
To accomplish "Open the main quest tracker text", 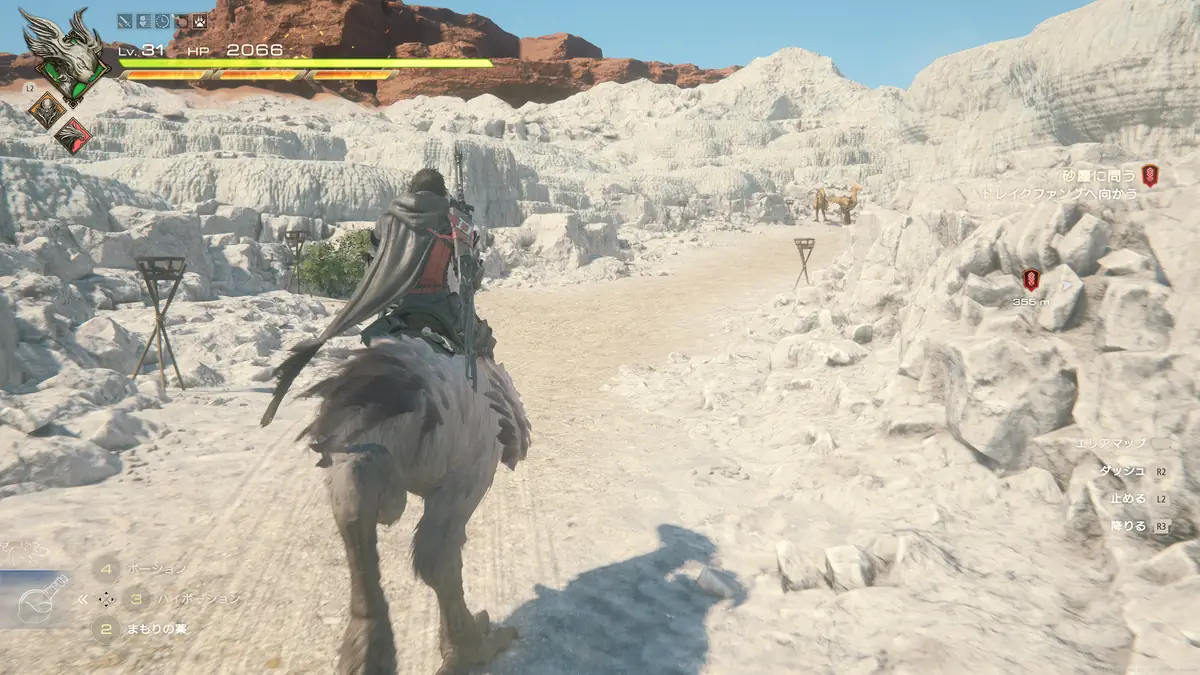I will pos(1098,177).
